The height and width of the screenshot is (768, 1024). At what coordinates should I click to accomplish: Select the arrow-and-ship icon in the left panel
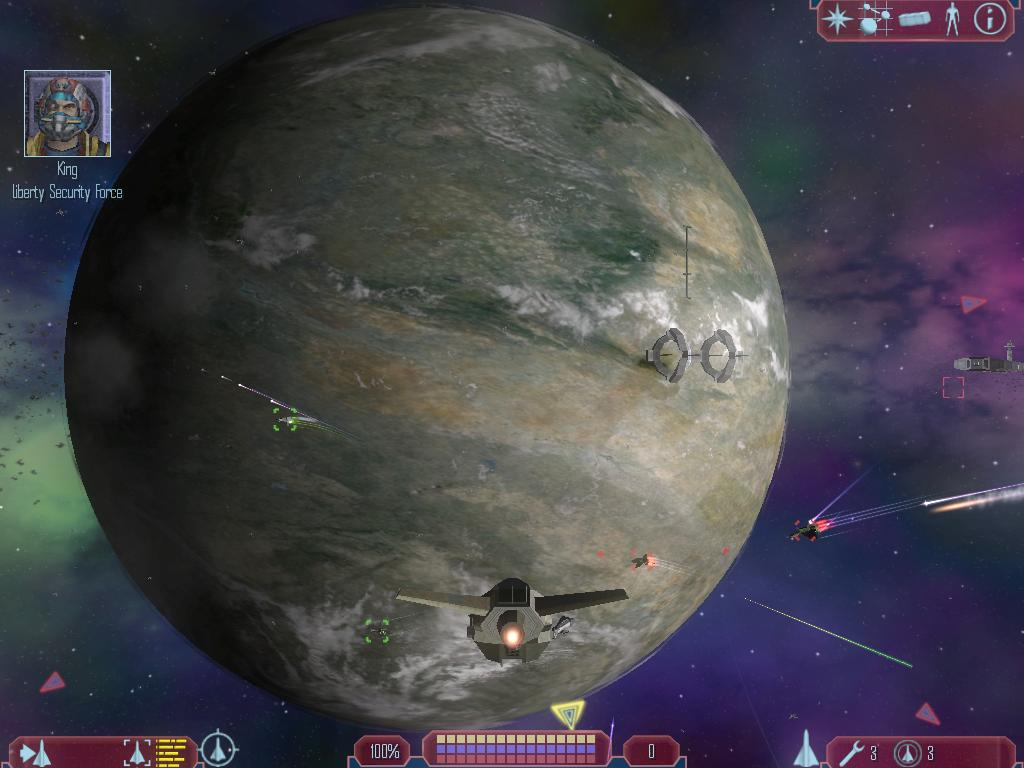coord(36,751)
